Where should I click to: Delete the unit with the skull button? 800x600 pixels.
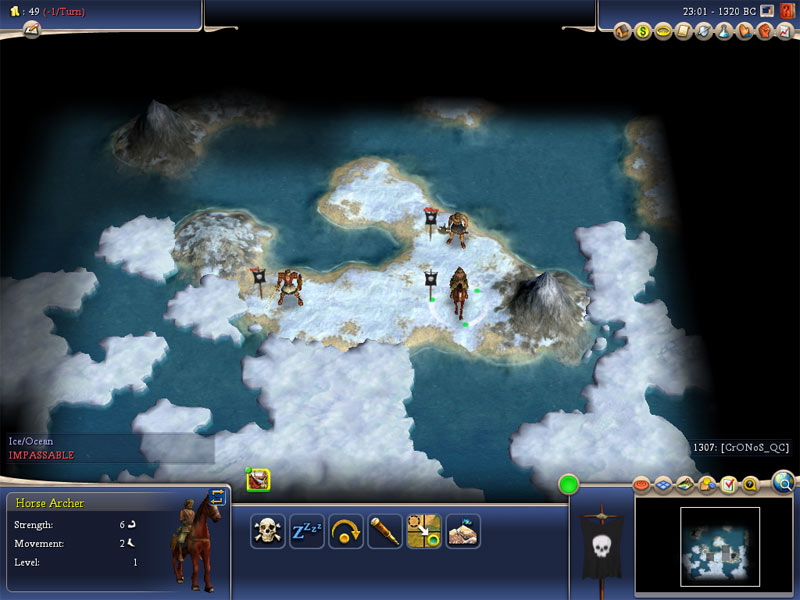tap(268, 531)
